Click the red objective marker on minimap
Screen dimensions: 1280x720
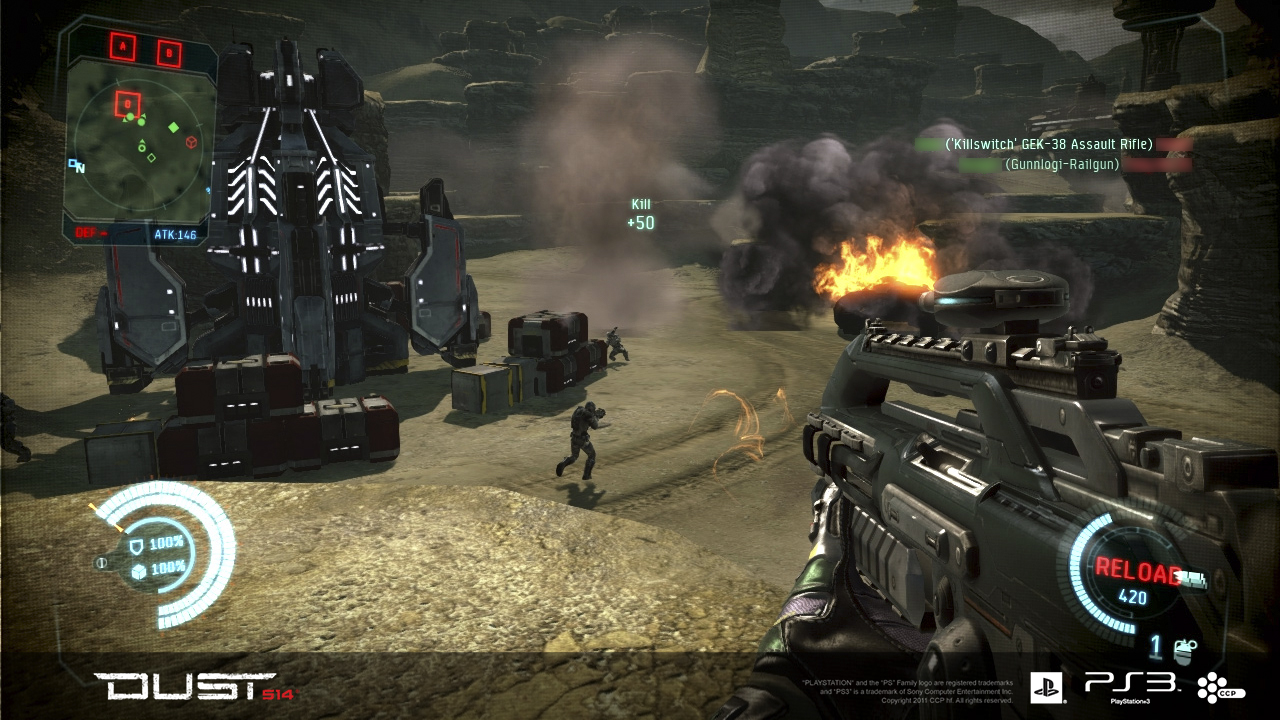[128, 102]
